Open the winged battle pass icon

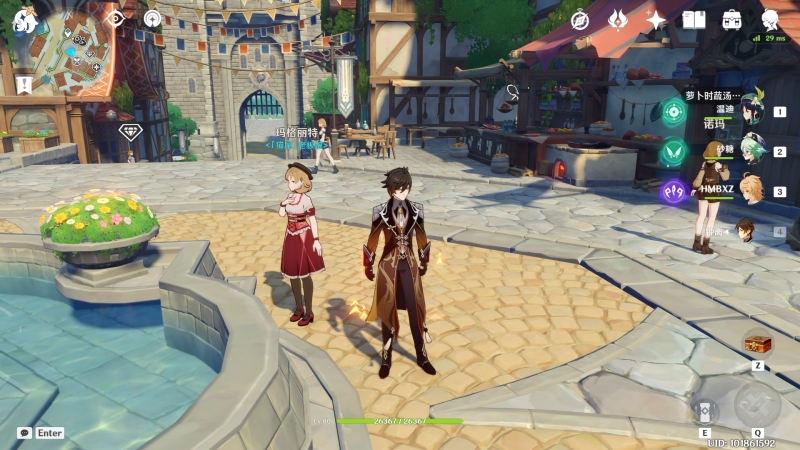coord(618,20)
